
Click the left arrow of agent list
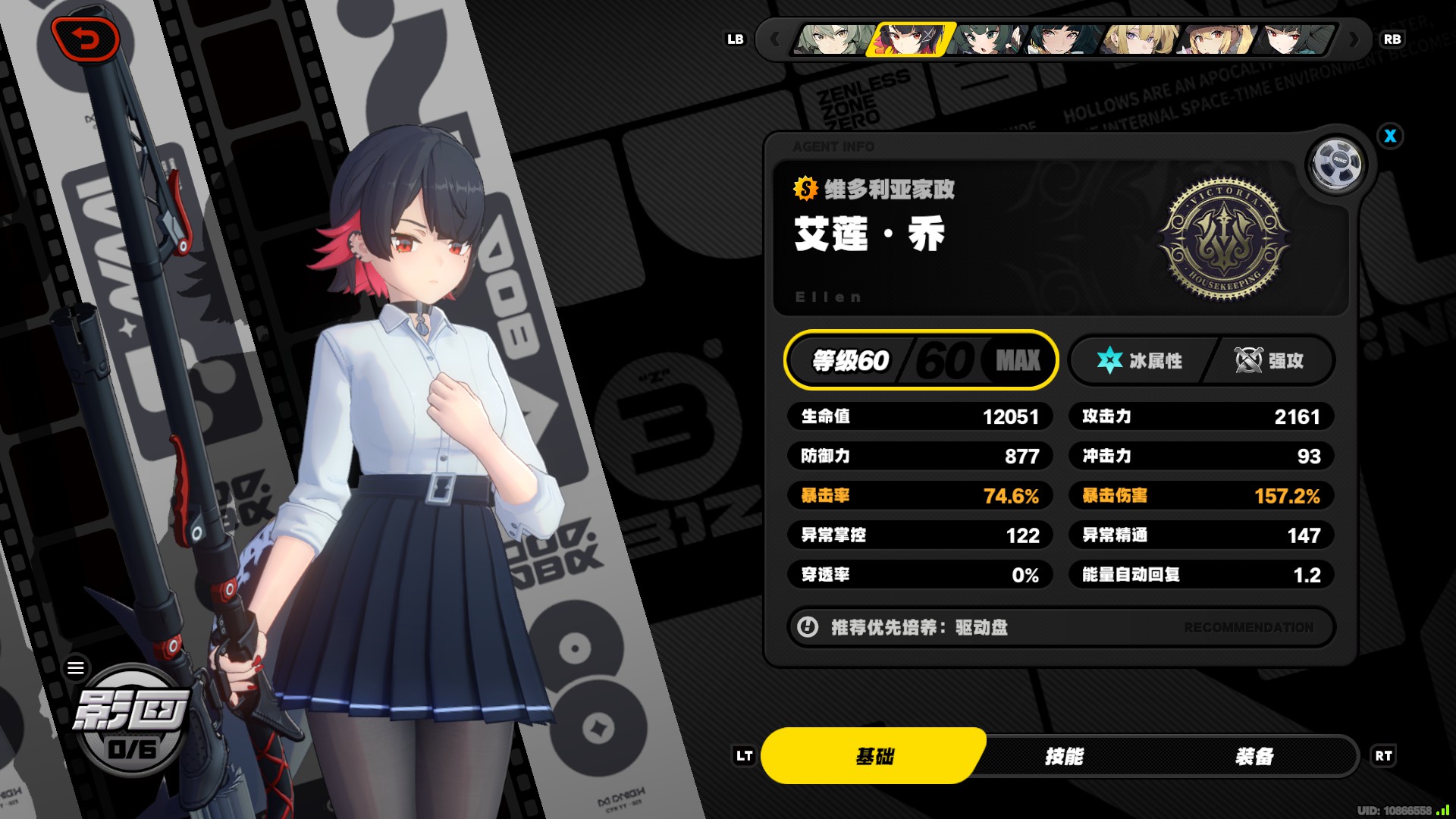(x=774, y=39)
